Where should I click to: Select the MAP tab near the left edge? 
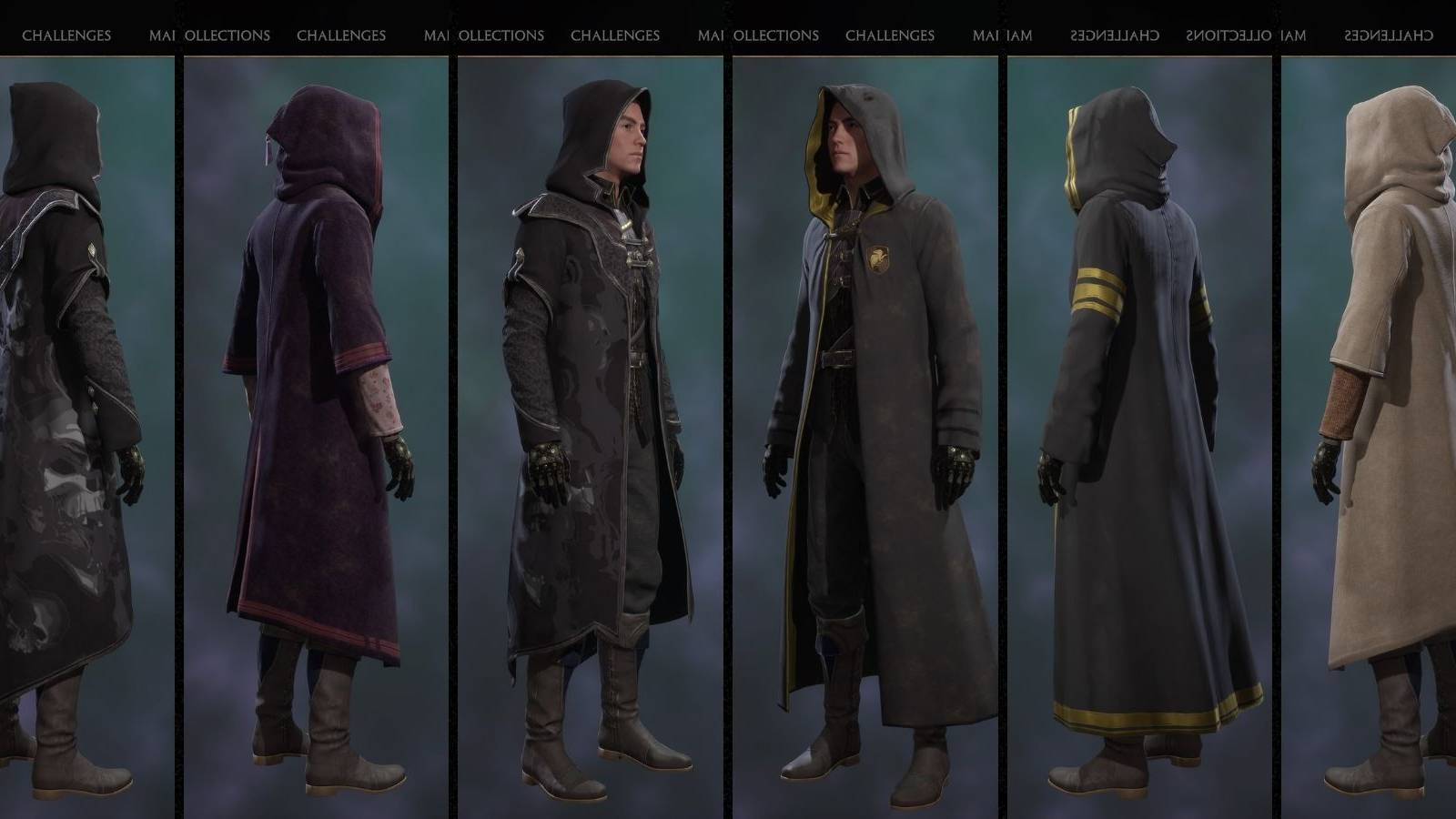(x=162, y=35)
